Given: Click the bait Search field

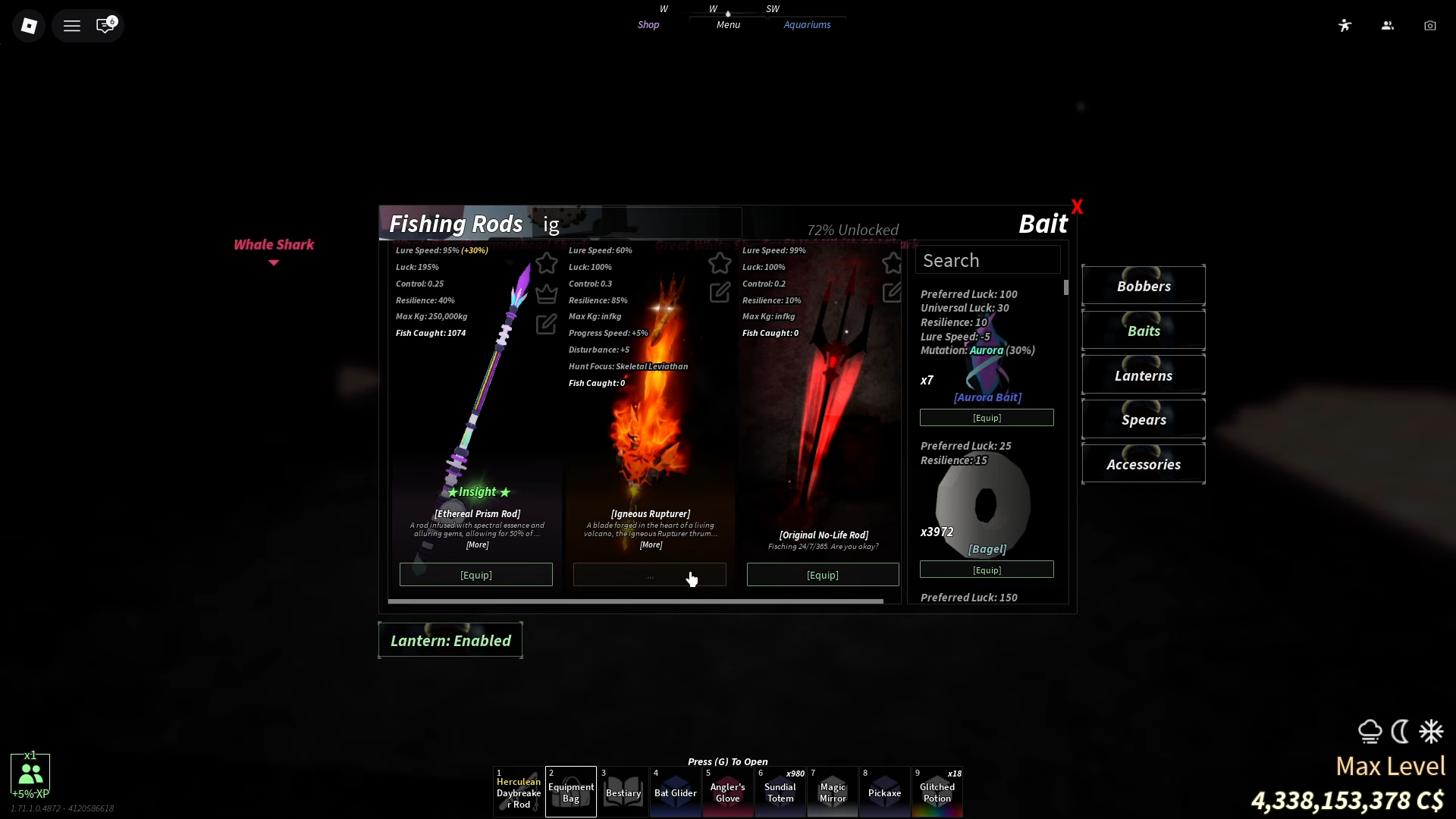Looking at the screenshot, I should pos(987,260).
